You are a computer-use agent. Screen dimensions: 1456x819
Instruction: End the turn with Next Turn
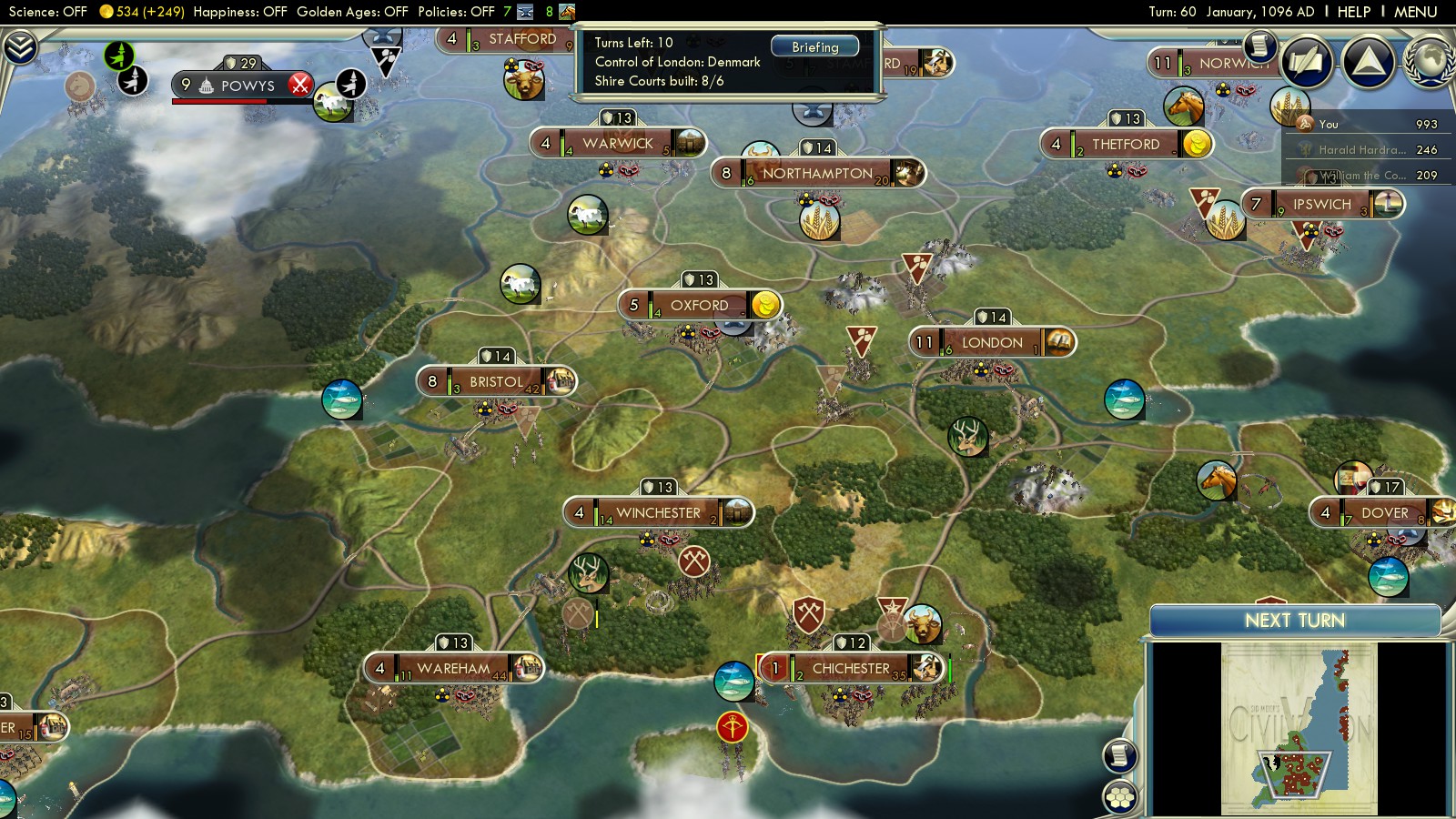(x=1294, y=621)
